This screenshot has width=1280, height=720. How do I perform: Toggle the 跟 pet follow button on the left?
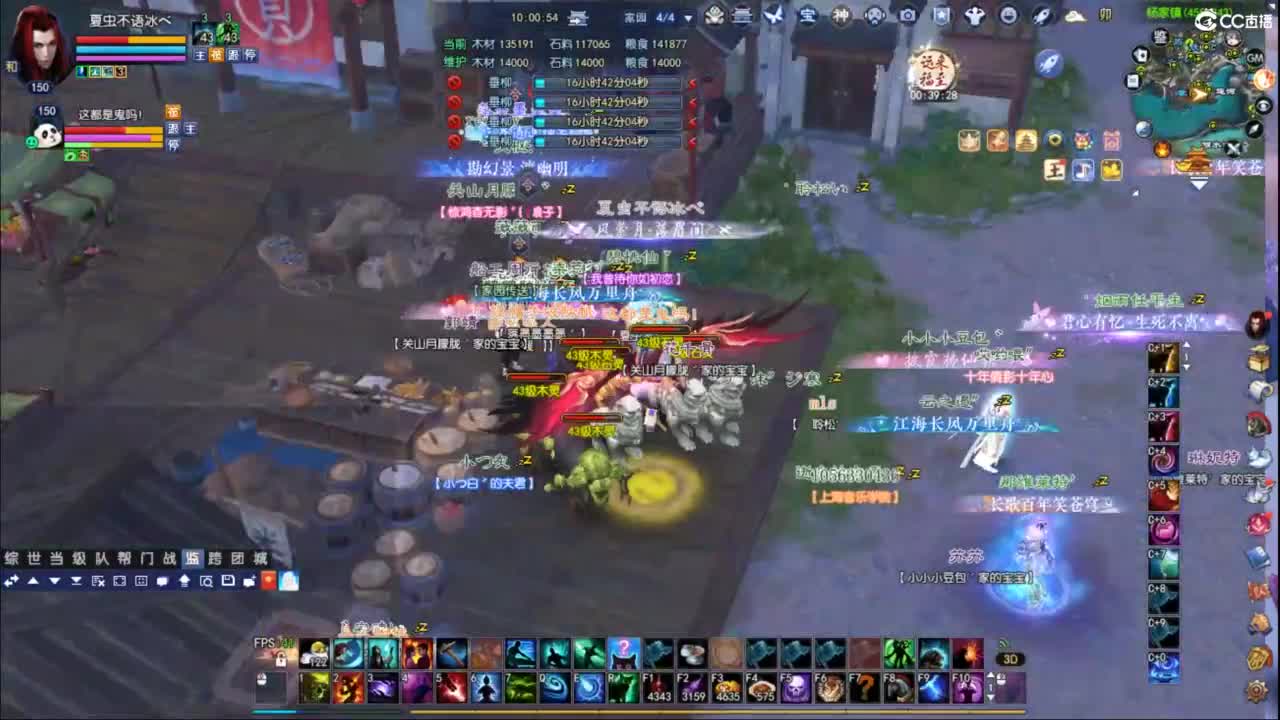(174, 130)
